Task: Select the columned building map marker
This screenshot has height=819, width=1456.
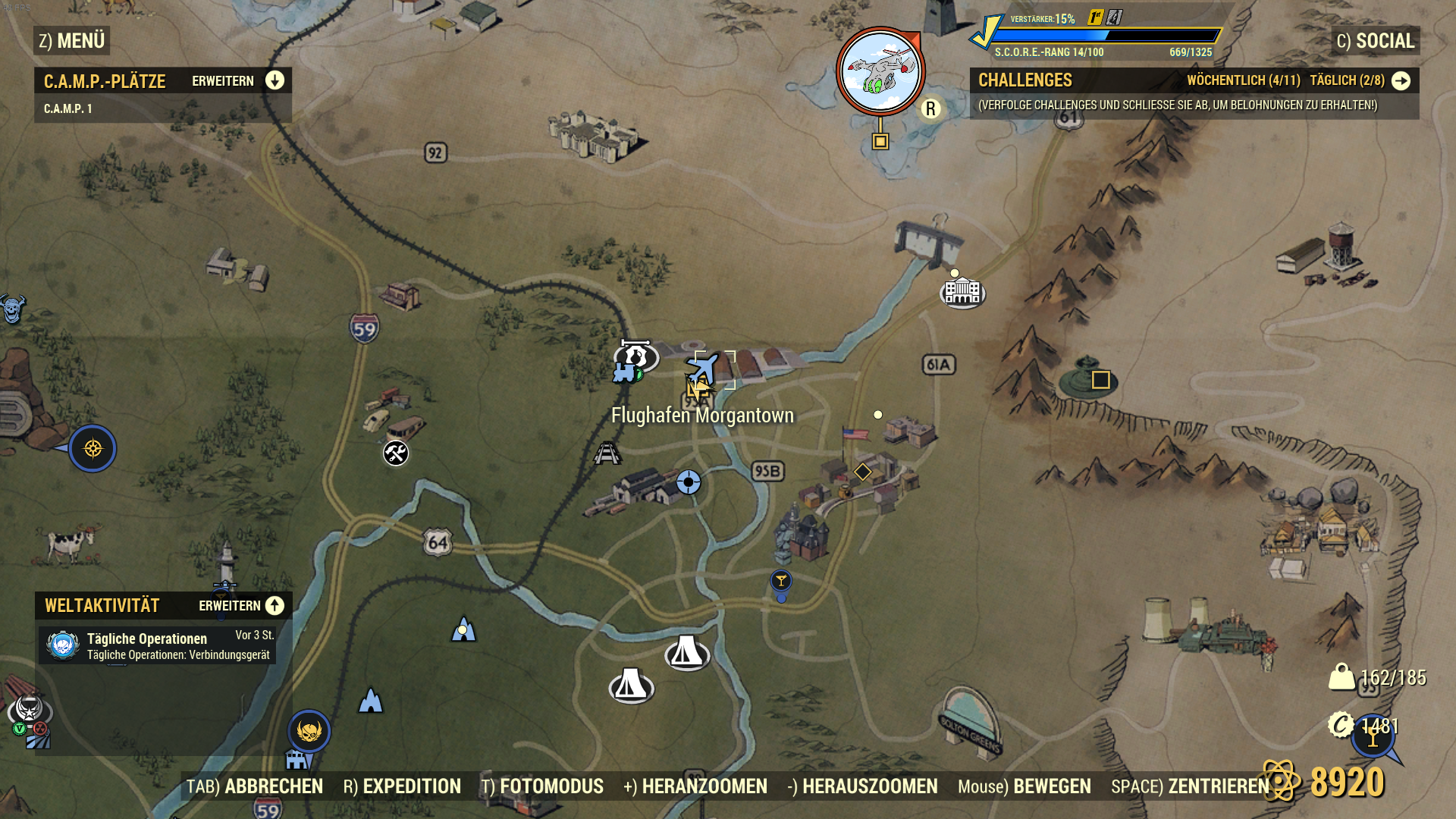Action: click(x=962, y=292)
